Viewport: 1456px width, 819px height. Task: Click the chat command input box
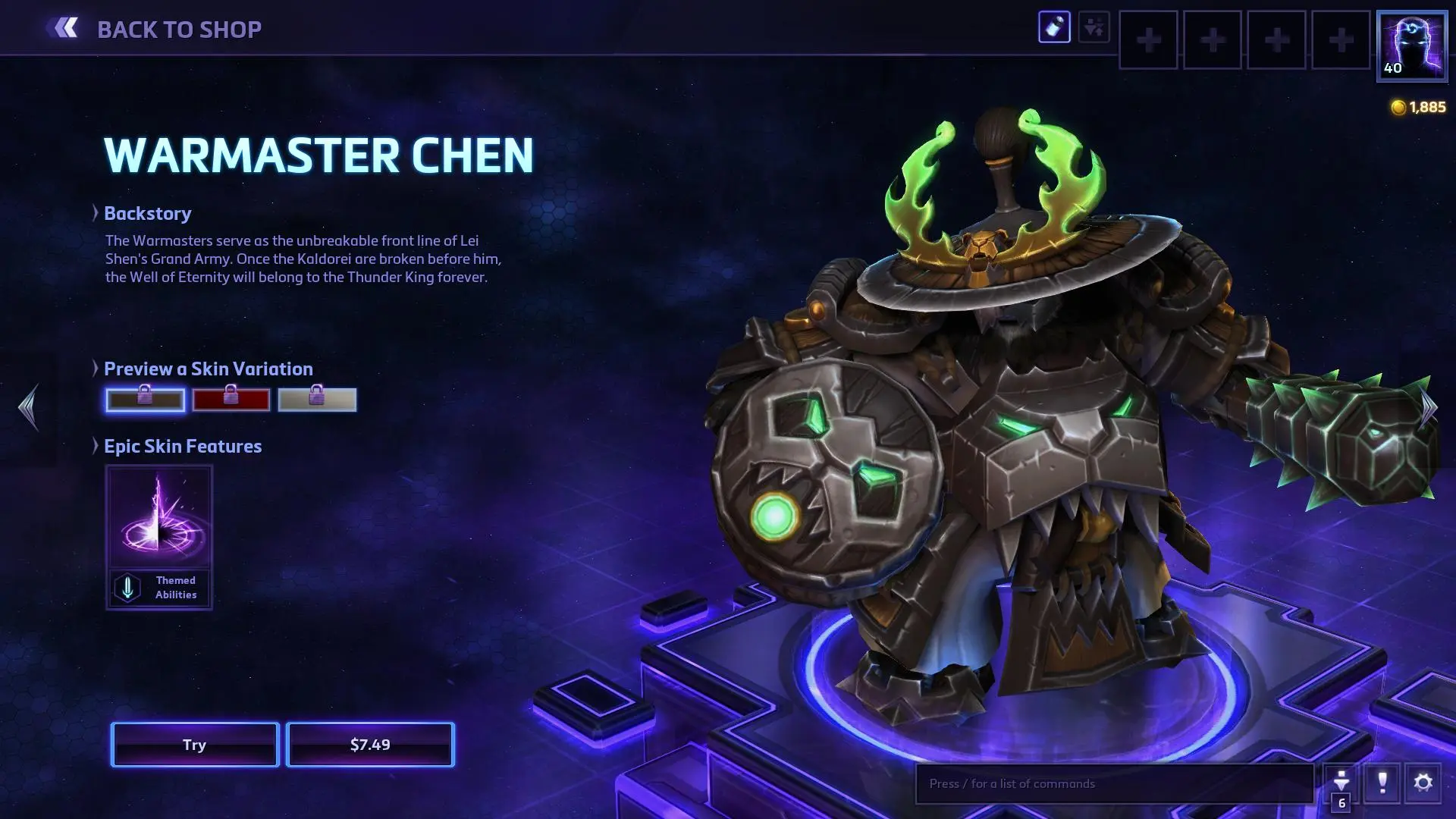[x=1113, y=783]
